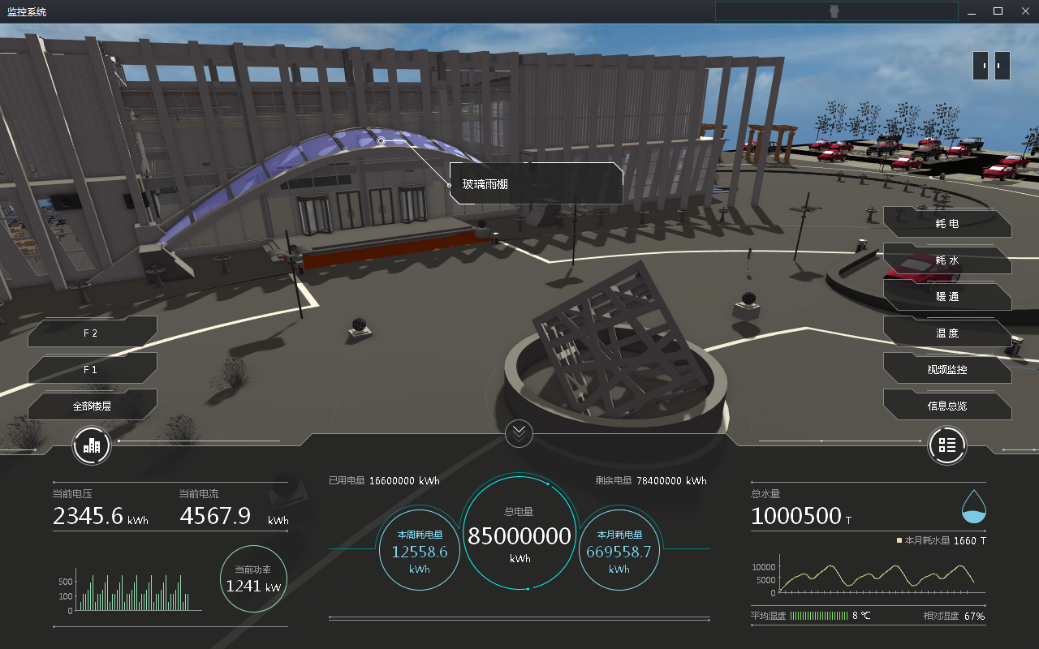Click the round list icon
Viewport: 1039px width, 649px height.
point(947,445)
